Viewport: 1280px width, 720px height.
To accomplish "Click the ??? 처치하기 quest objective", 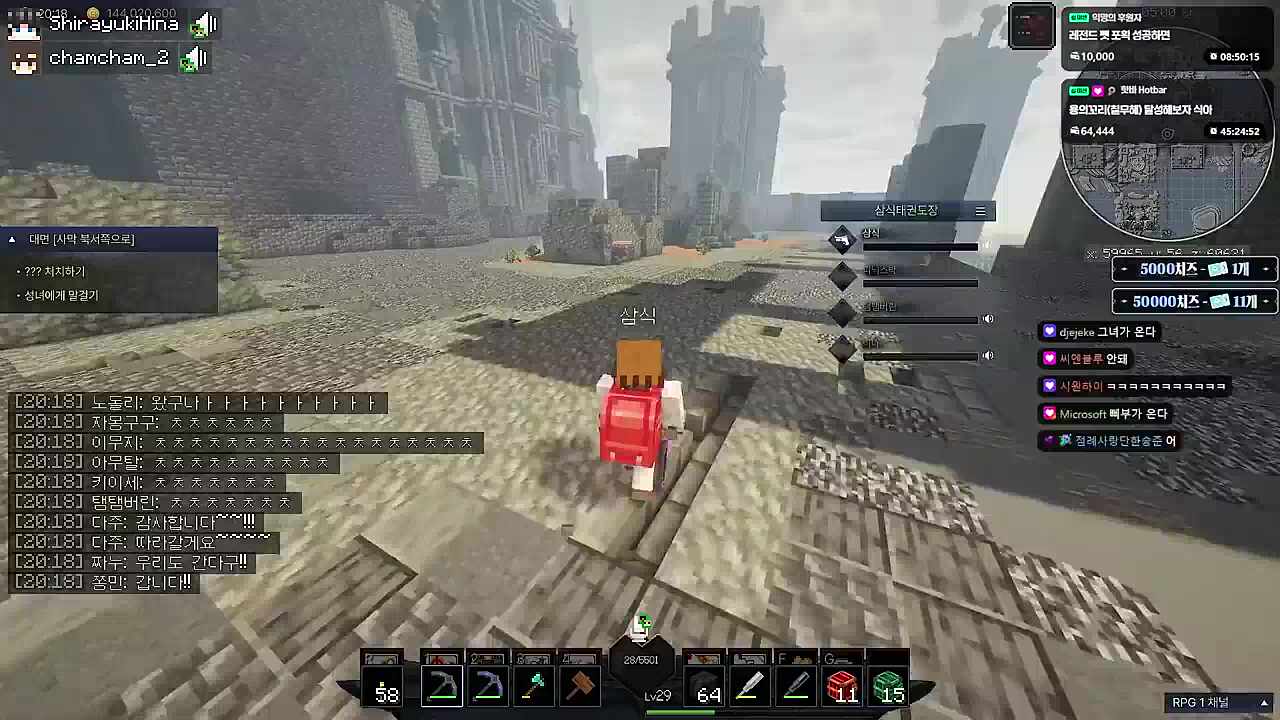I will [x=56, y=270].
